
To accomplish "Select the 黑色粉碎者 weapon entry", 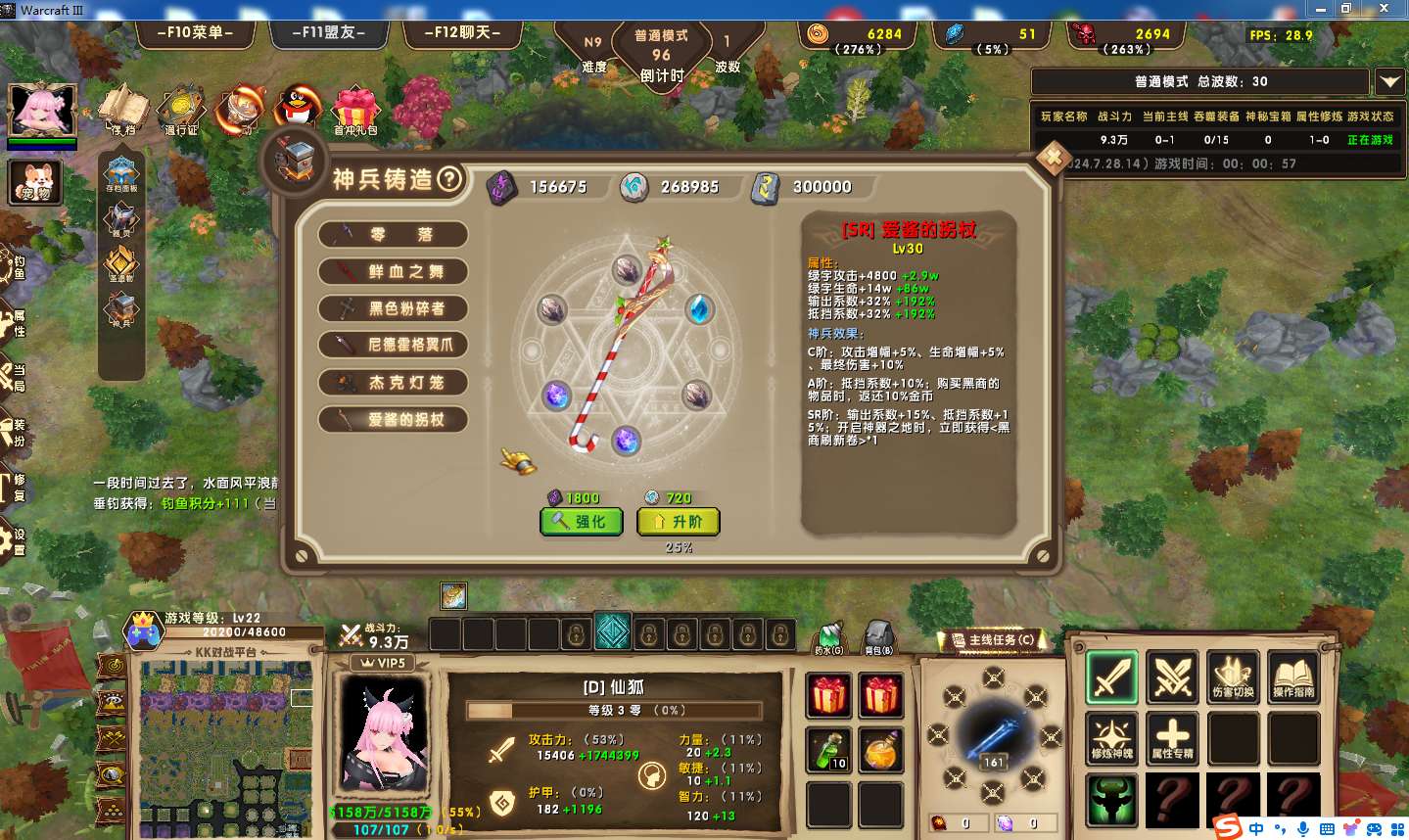I will [394, 309].
